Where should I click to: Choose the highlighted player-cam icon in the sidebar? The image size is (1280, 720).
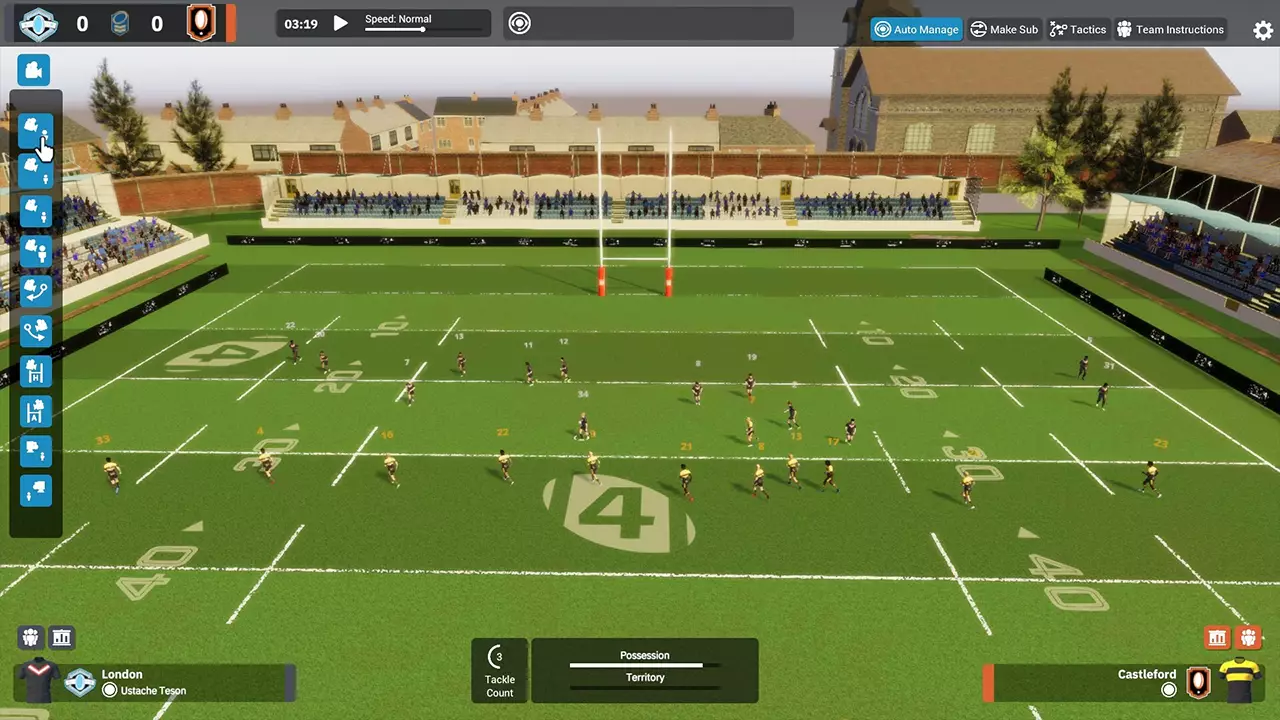click(34, 130)
